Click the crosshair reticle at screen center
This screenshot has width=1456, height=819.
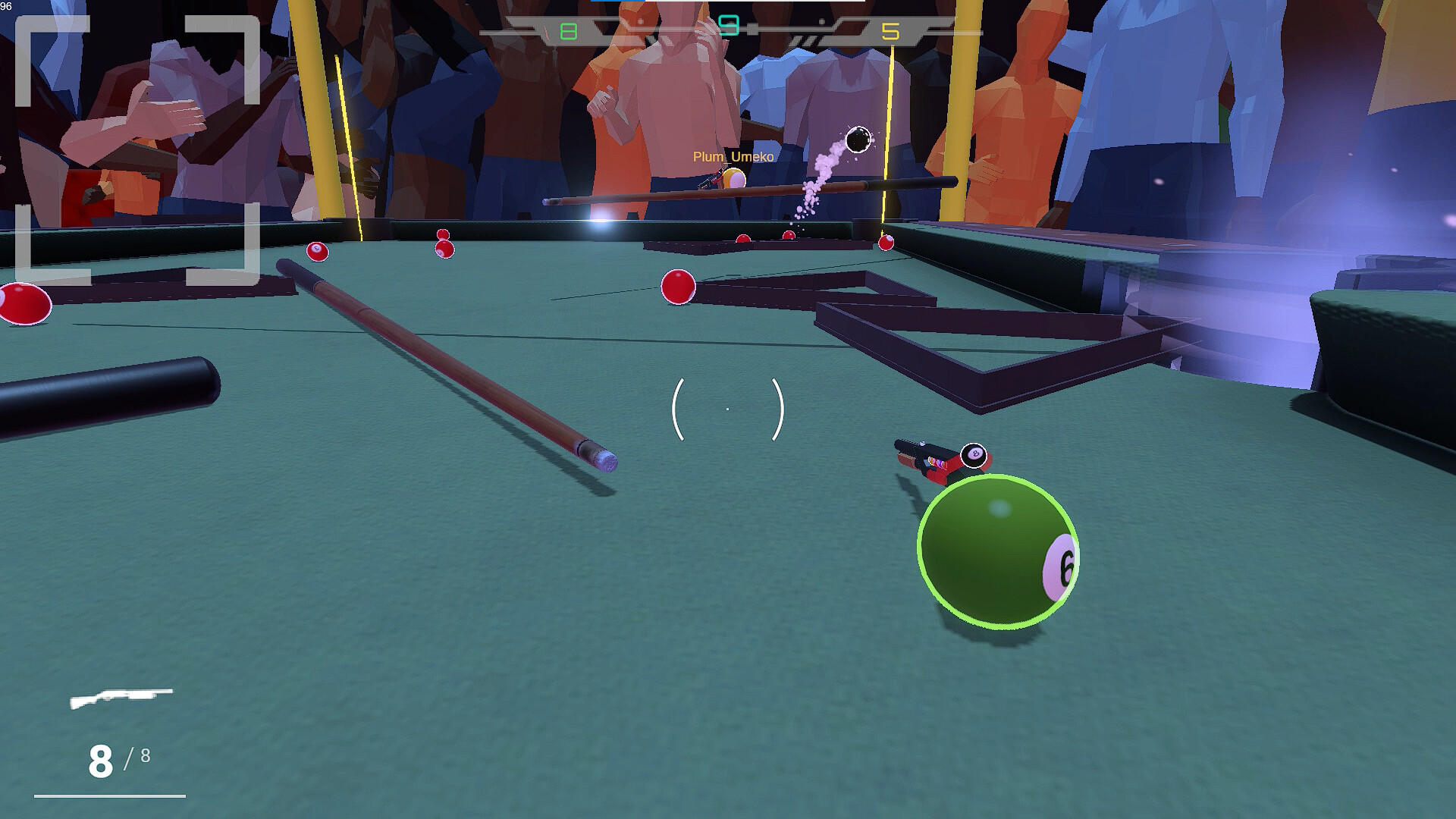coord(727,407)
